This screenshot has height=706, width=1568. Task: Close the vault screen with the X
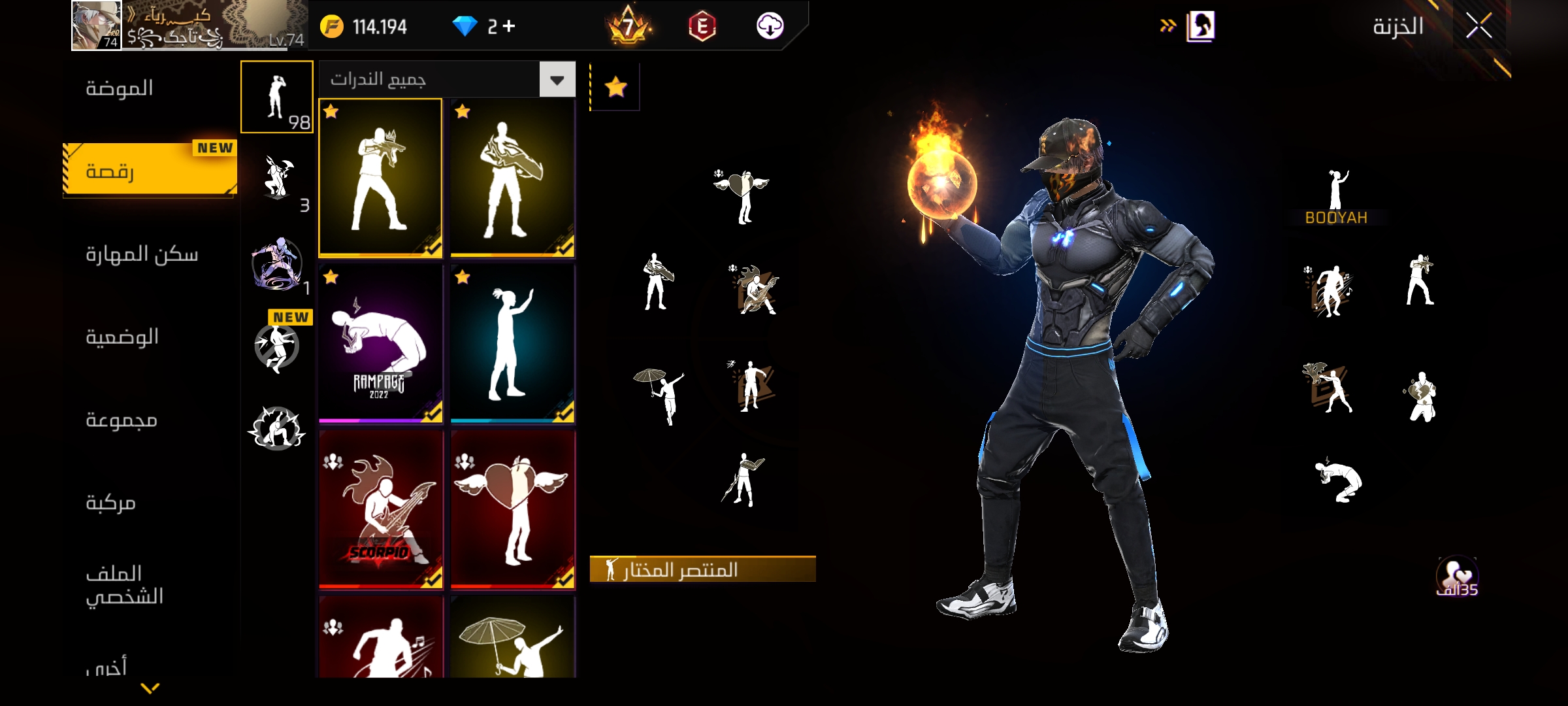click(1478, 27)
